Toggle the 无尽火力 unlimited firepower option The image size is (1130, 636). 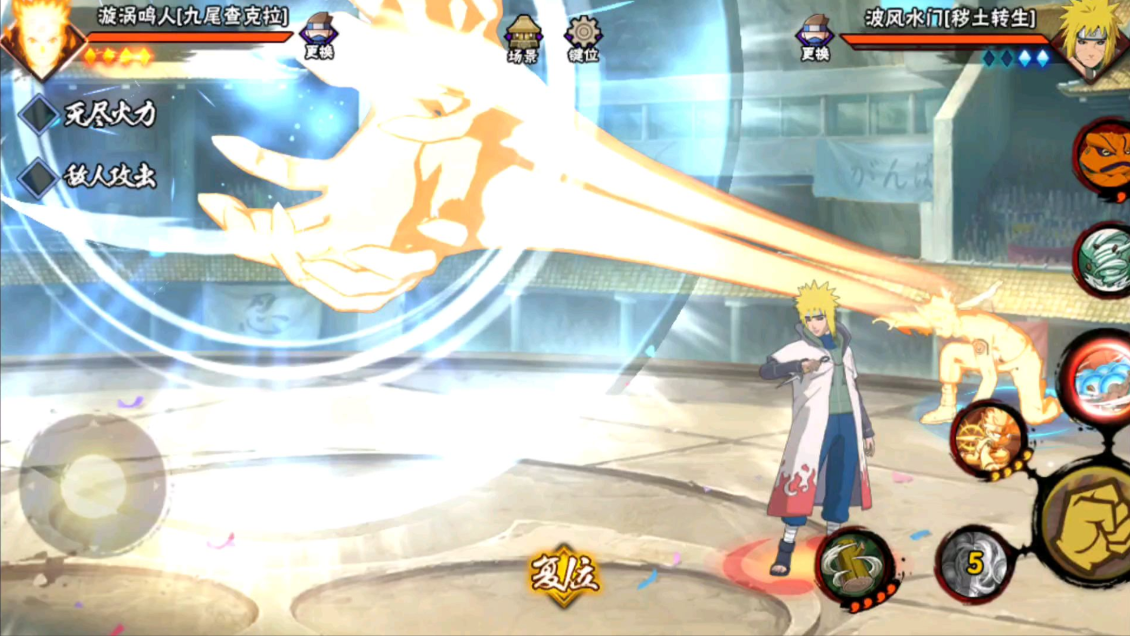click(x=40, y=115)
